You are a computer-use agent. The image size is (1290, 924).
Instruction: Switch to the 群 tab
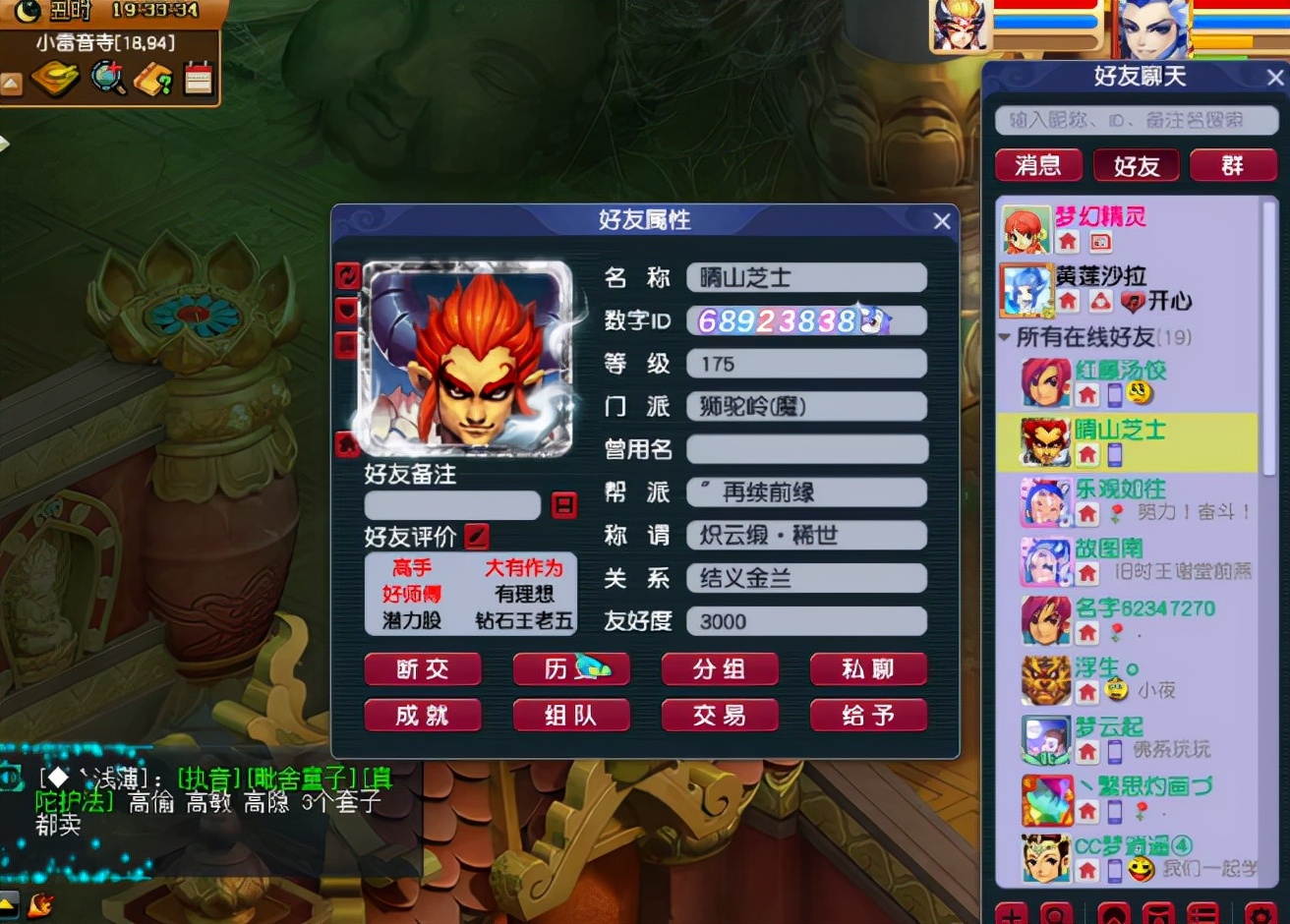pyautogui.click(x=1234, y=165)
